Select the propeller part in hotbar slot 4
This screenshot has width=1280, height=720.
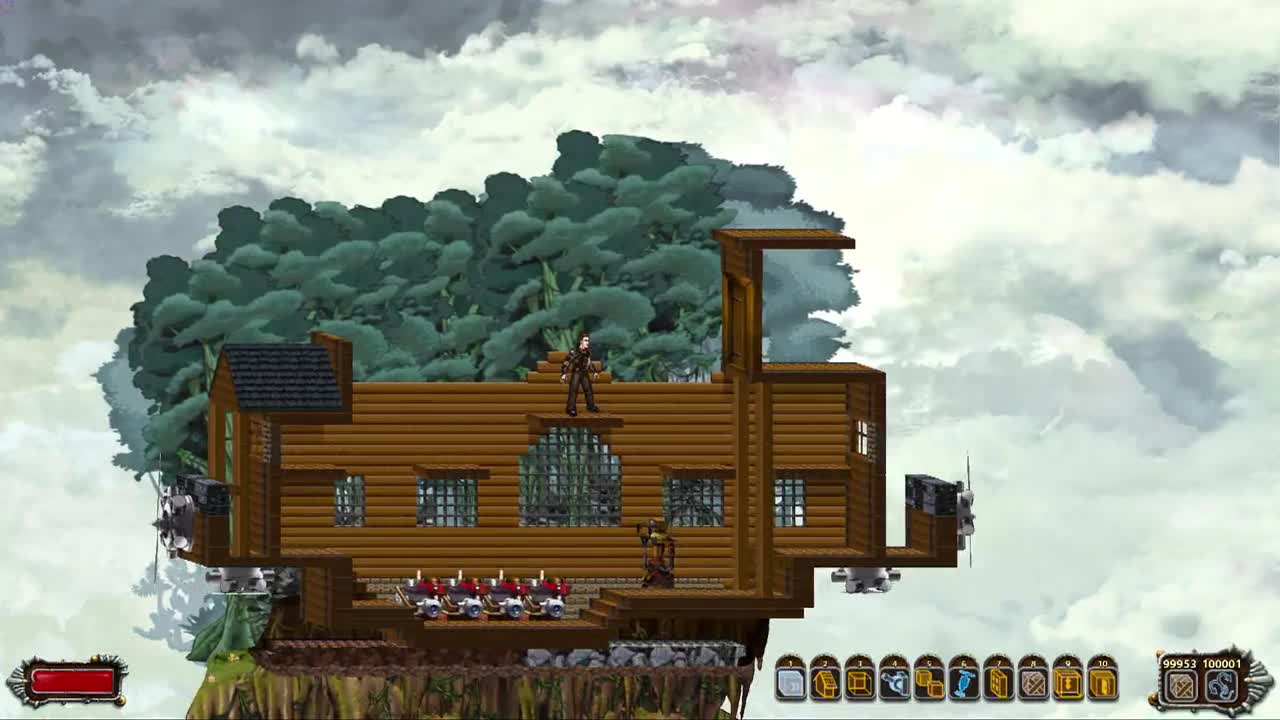coord(893,685)
